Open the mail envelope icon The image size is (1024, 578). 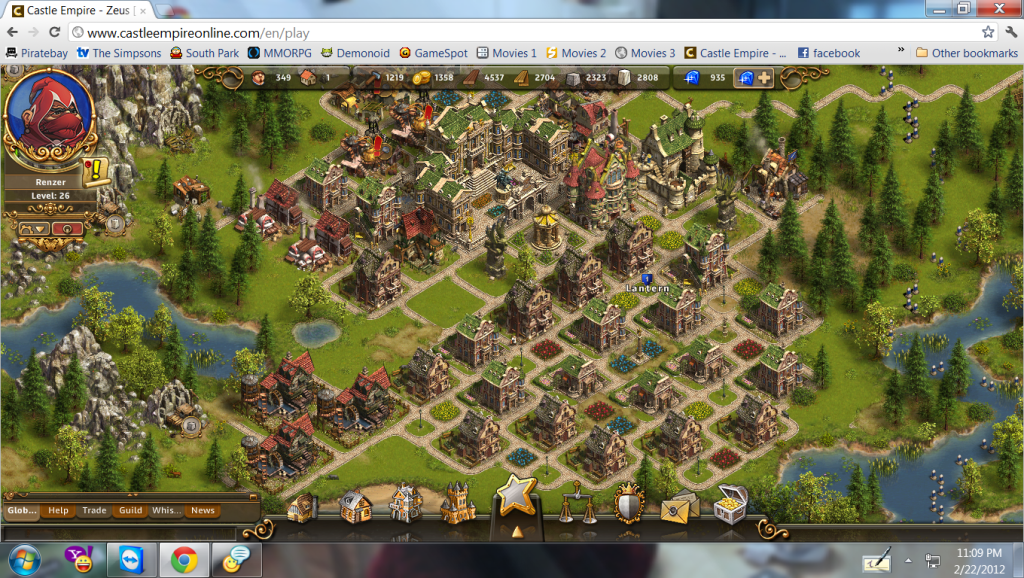[x=680, y=508]
